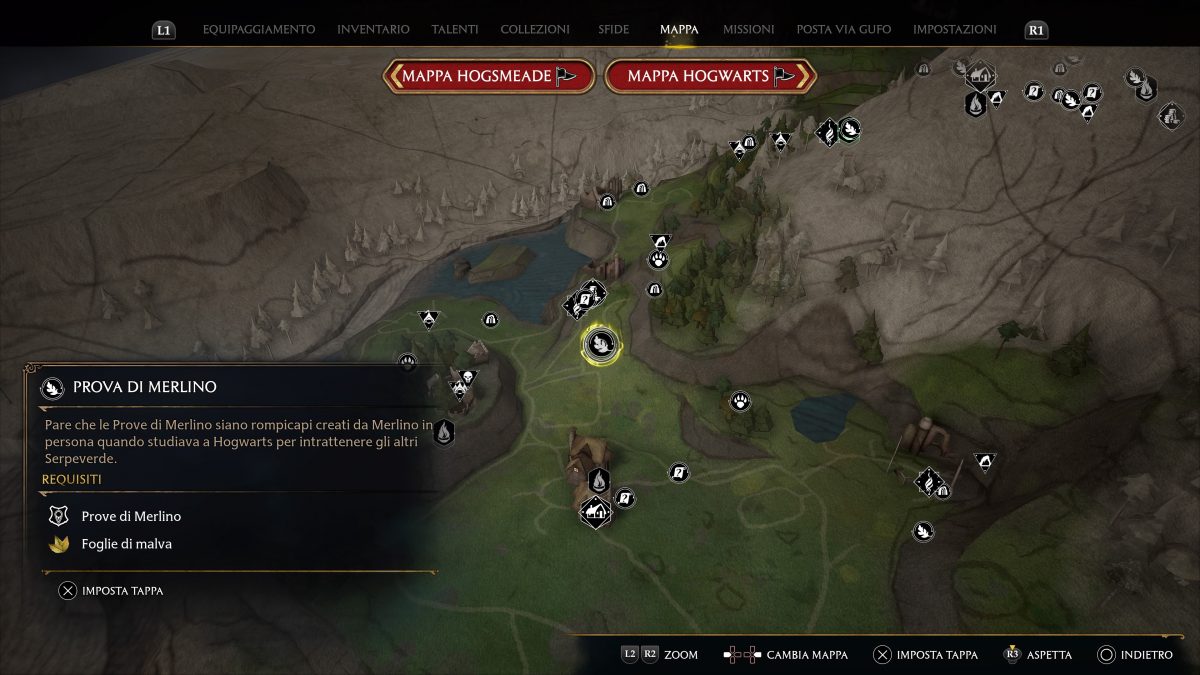
Task: Select the Mappa tab
Action: pos(679,30)
